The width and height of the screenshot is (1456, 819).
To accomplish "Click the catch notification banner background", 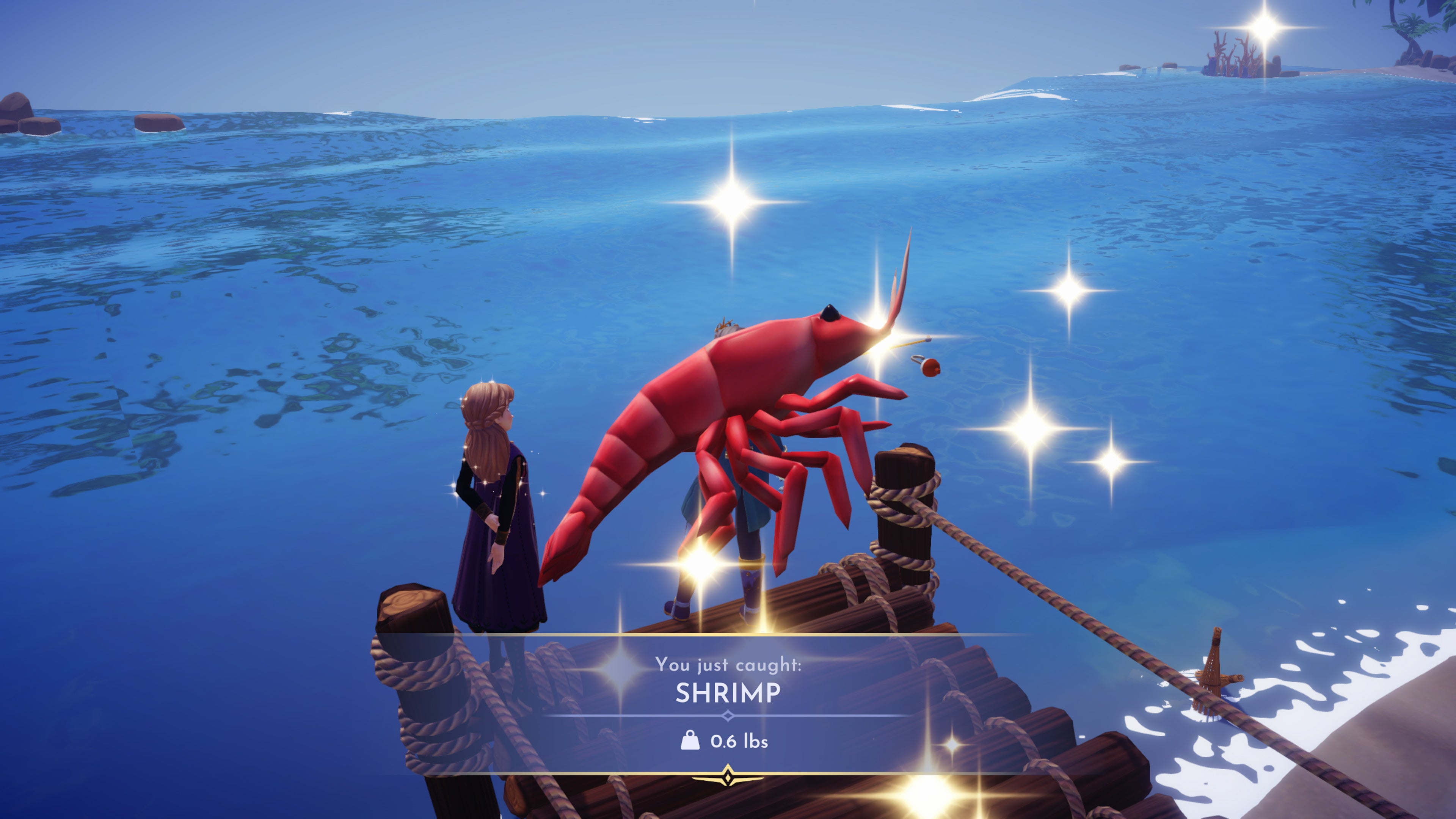I will tap(961, 706).
